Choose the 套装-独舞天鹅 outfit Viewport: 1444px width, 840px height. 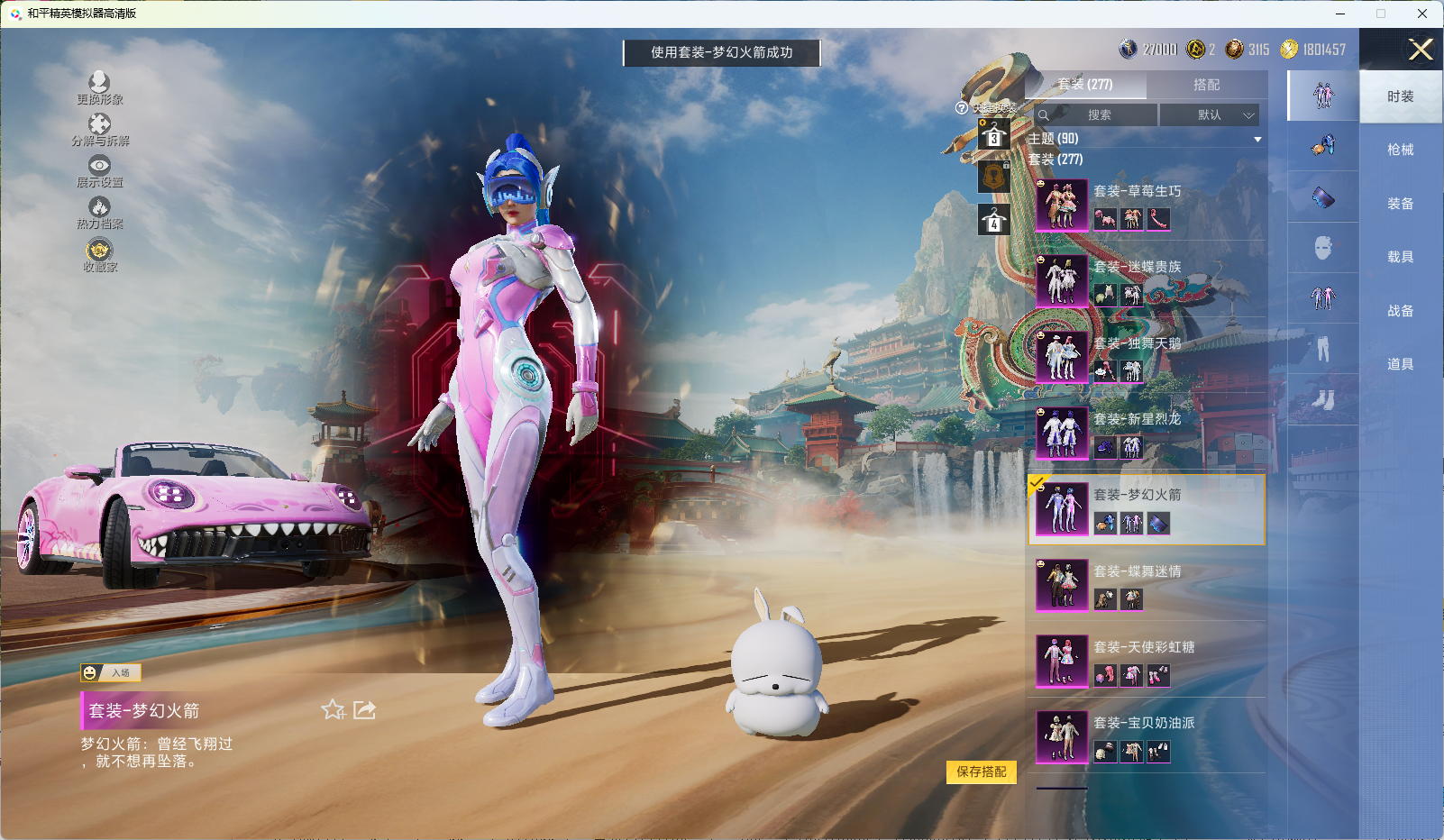tap(1146, 357)
